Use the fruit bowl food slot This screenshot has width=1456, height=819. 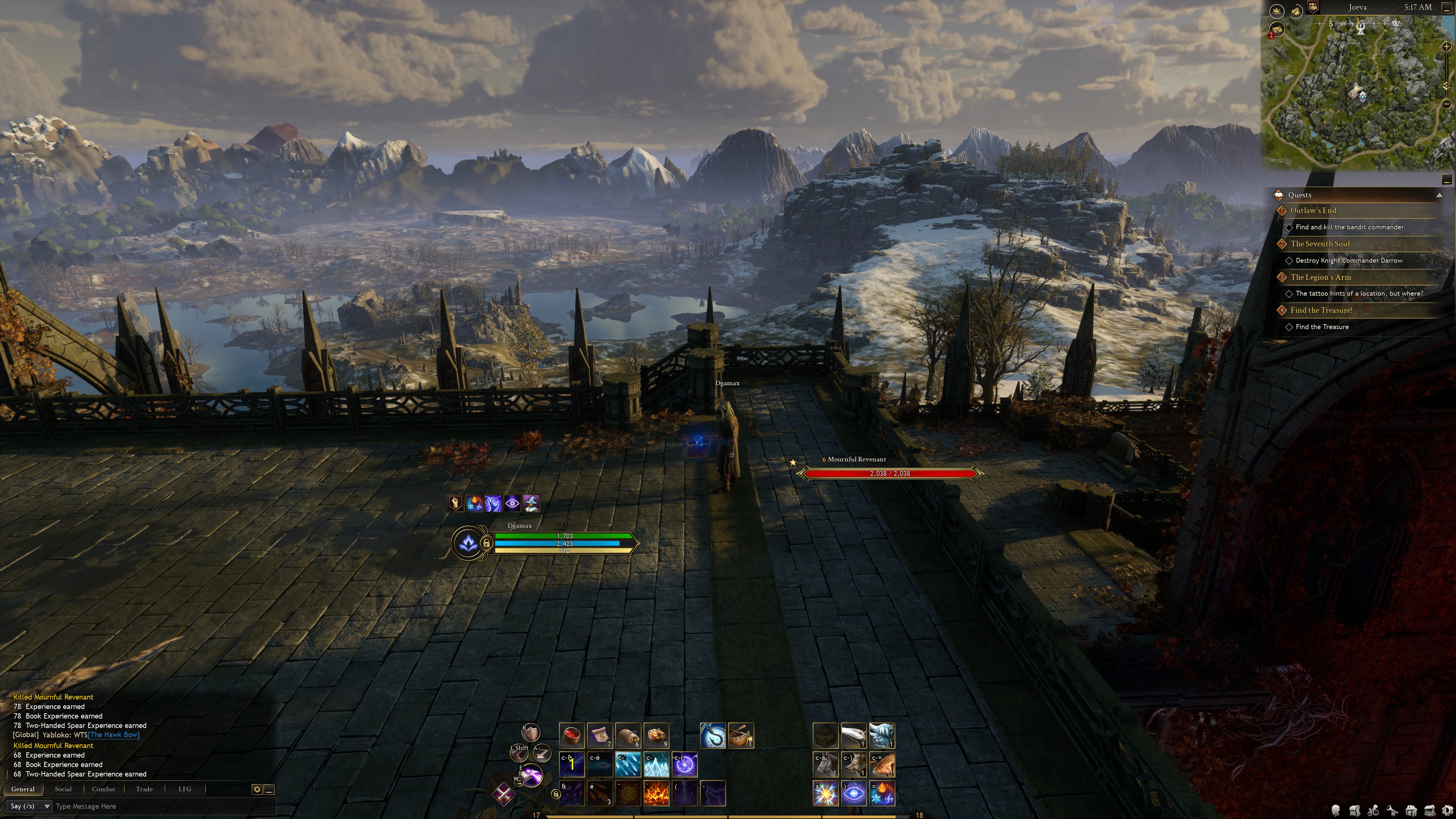(656, 735)
